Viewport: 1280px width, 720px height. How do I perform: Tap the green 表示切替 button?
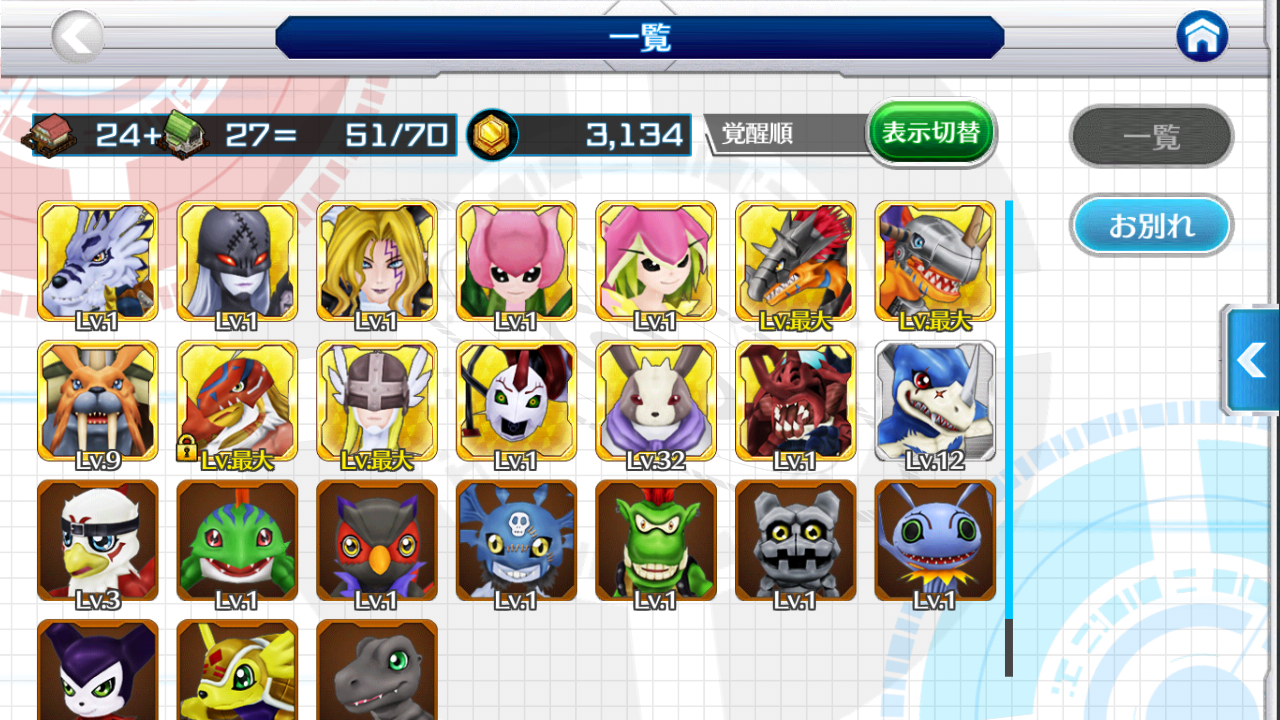pyautogui.click(x=931, y=132)
